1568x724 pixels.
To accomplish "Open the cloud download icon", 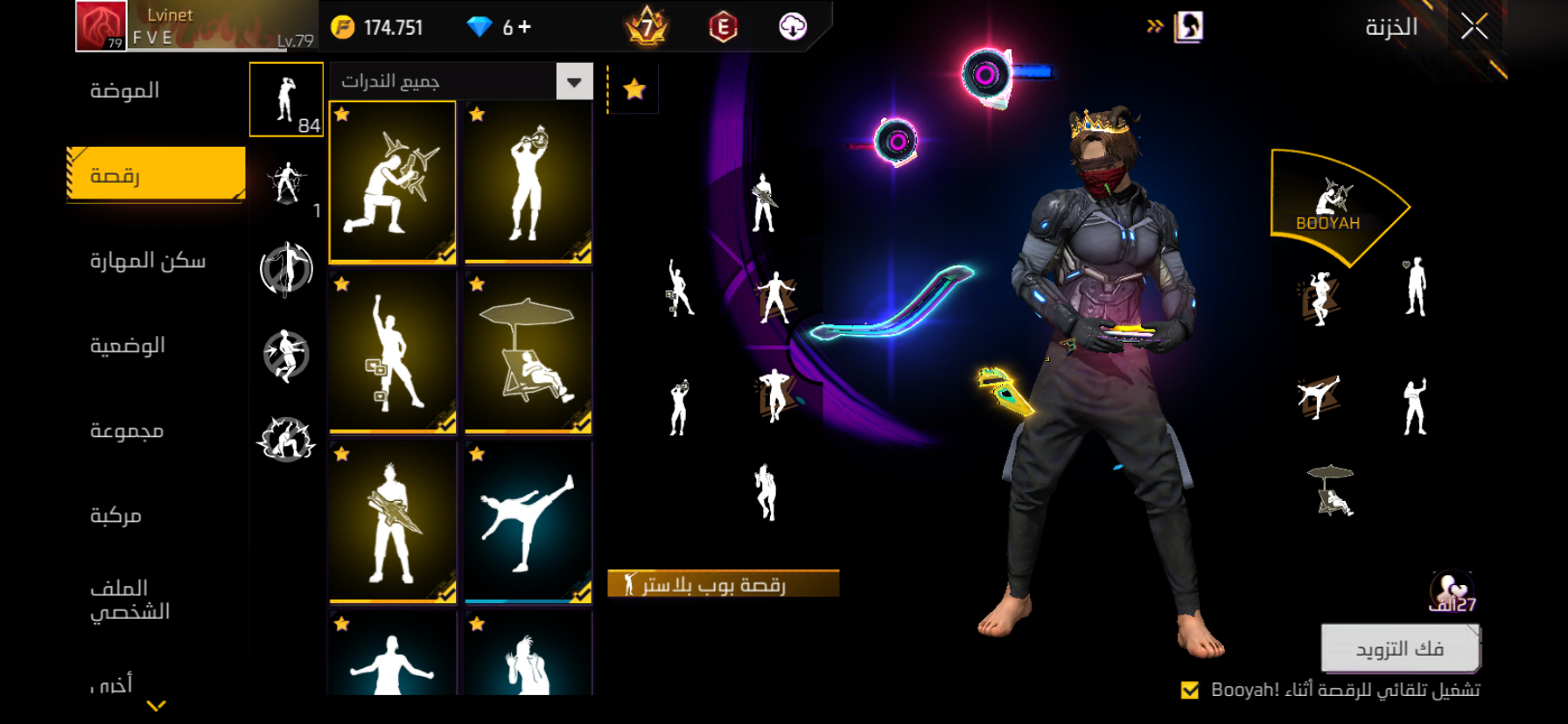I will coord(793,27).
